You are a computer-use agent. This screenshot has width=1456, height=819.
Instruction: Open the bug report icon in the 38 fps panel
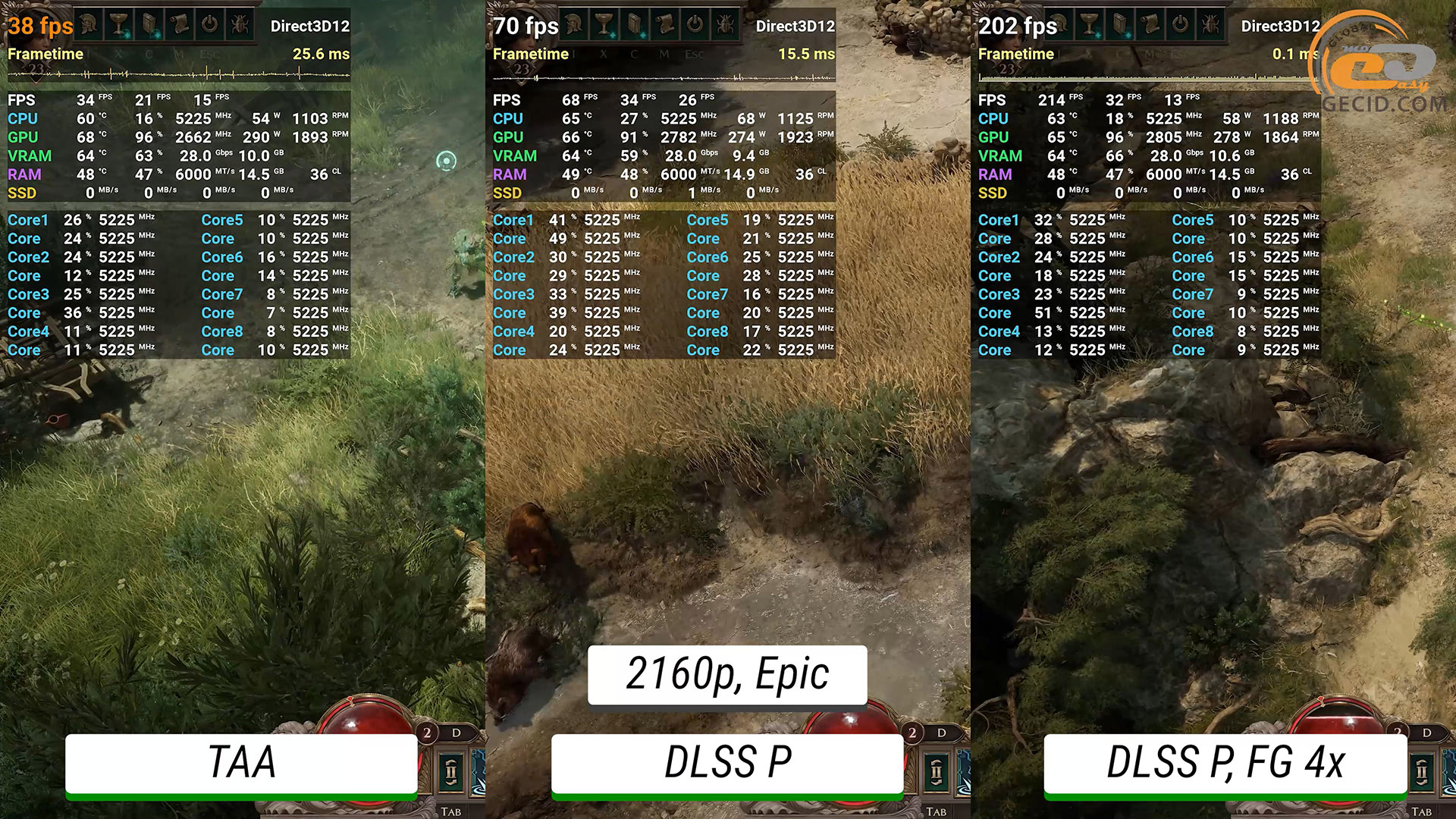(240, 25)
